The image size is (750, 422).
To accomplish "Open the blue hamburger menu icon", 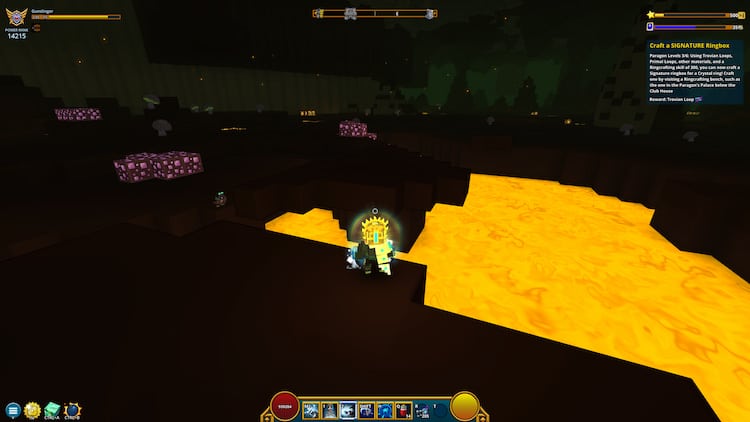I will pyautogui.click(x=13, y=410).
